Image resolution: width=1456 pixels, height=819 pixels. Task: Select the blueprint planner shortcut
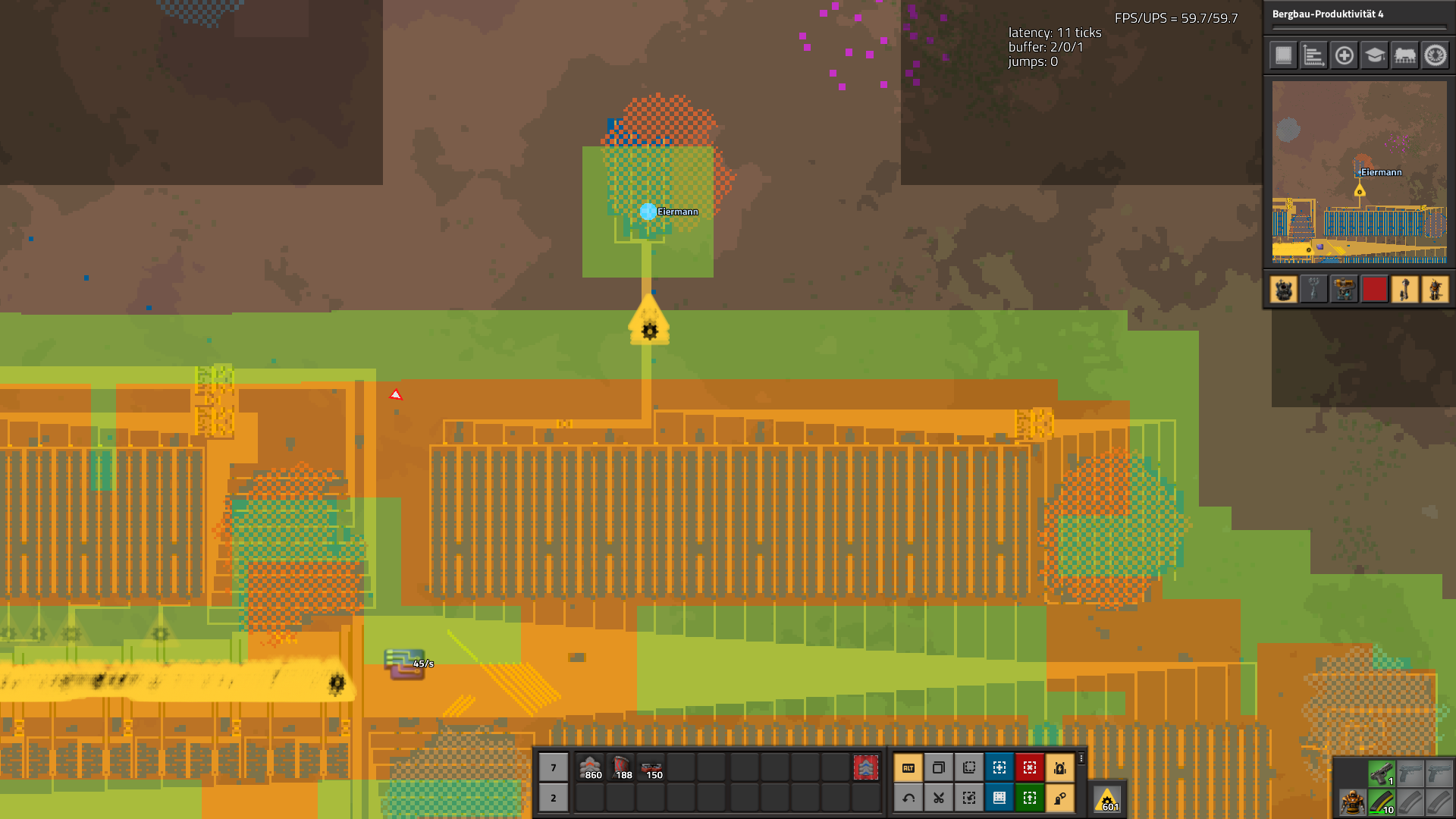click(999, 767)
